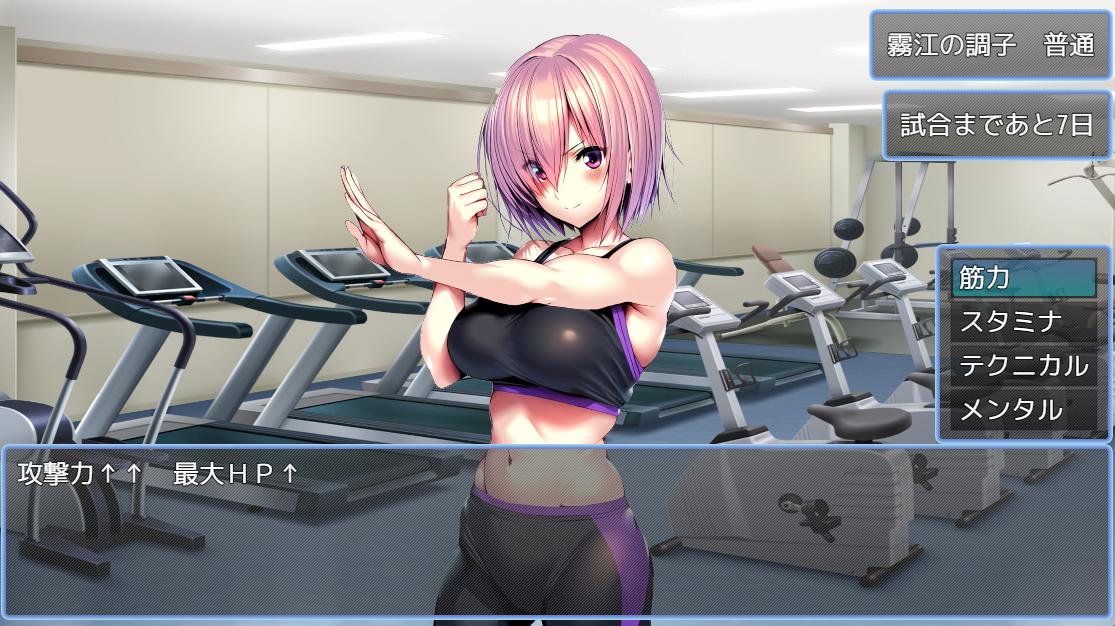Image resolution: width=1115 pixels, height=626 pixels.
Task: Select メンタル training
Action: [x=1023, y=409]
